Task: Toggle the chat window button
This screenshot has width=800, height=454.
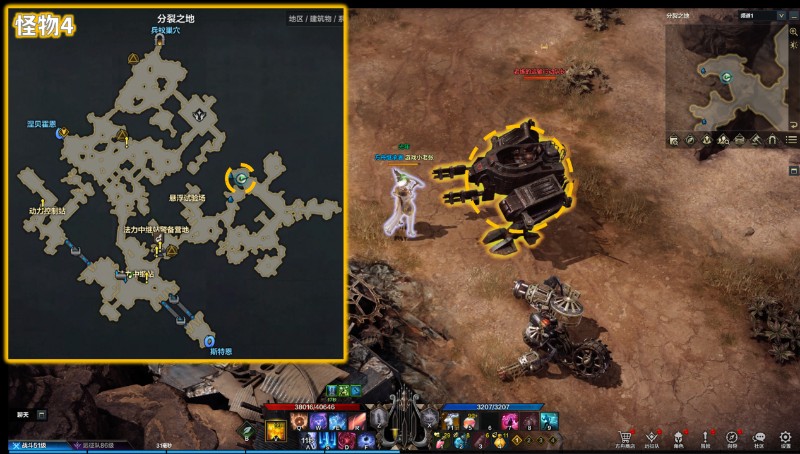Action: 42,414
